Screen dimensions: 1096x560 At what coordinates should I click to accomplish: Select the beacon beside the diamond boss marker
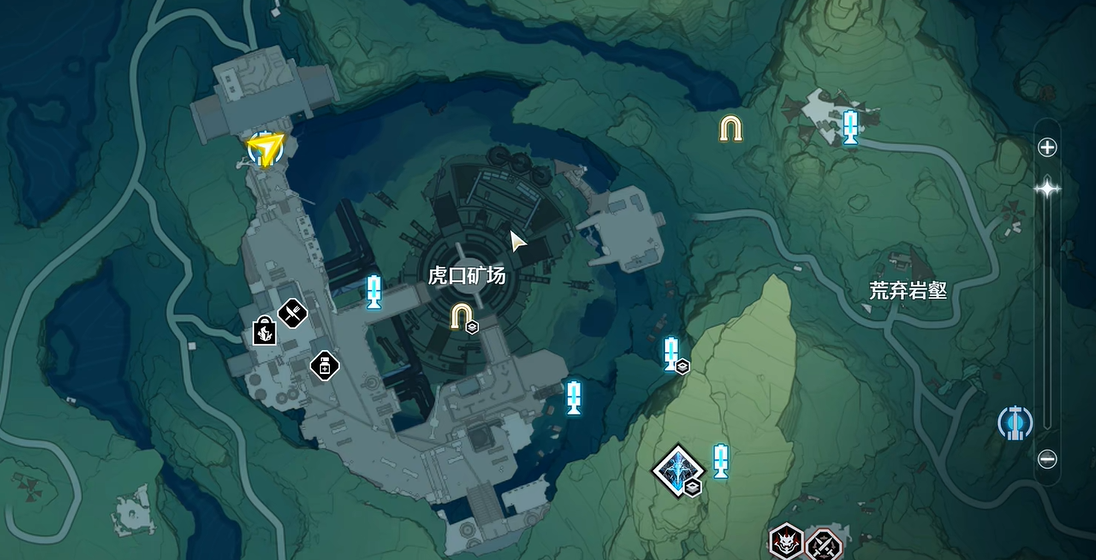(720, 460)
